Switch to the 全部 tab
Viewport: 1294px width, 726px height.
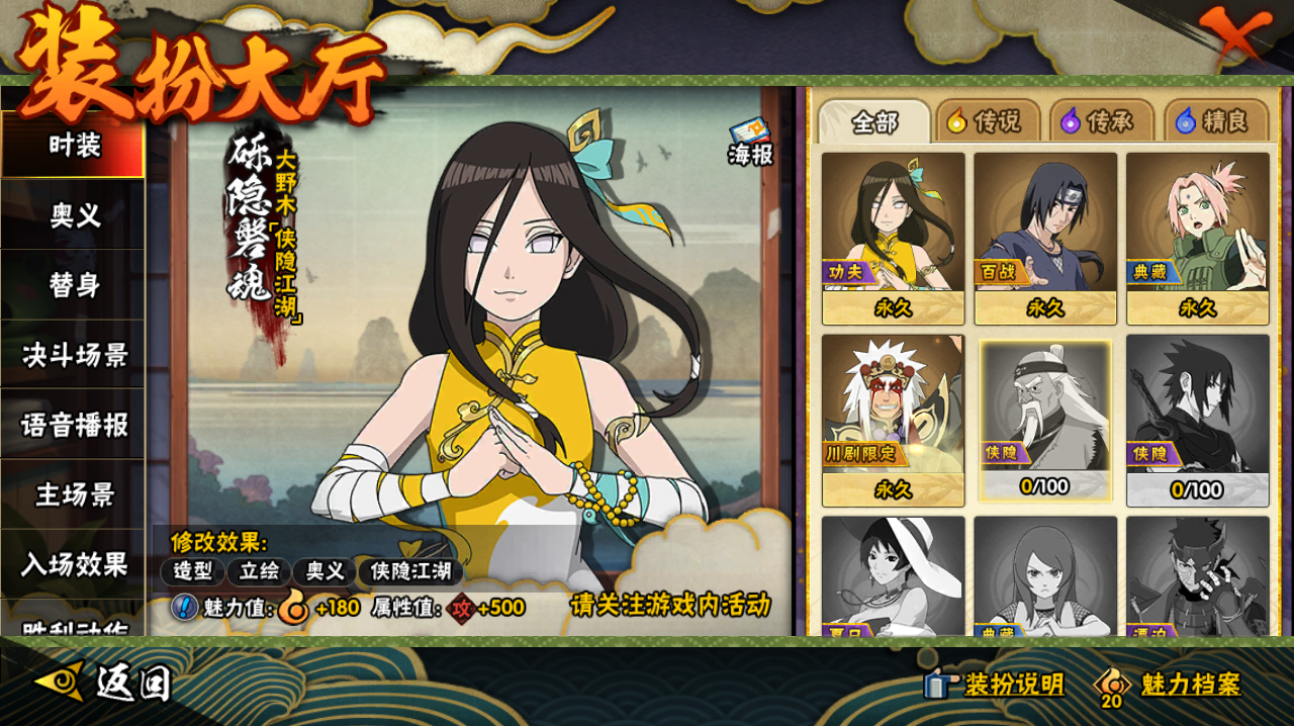point(874,122)
